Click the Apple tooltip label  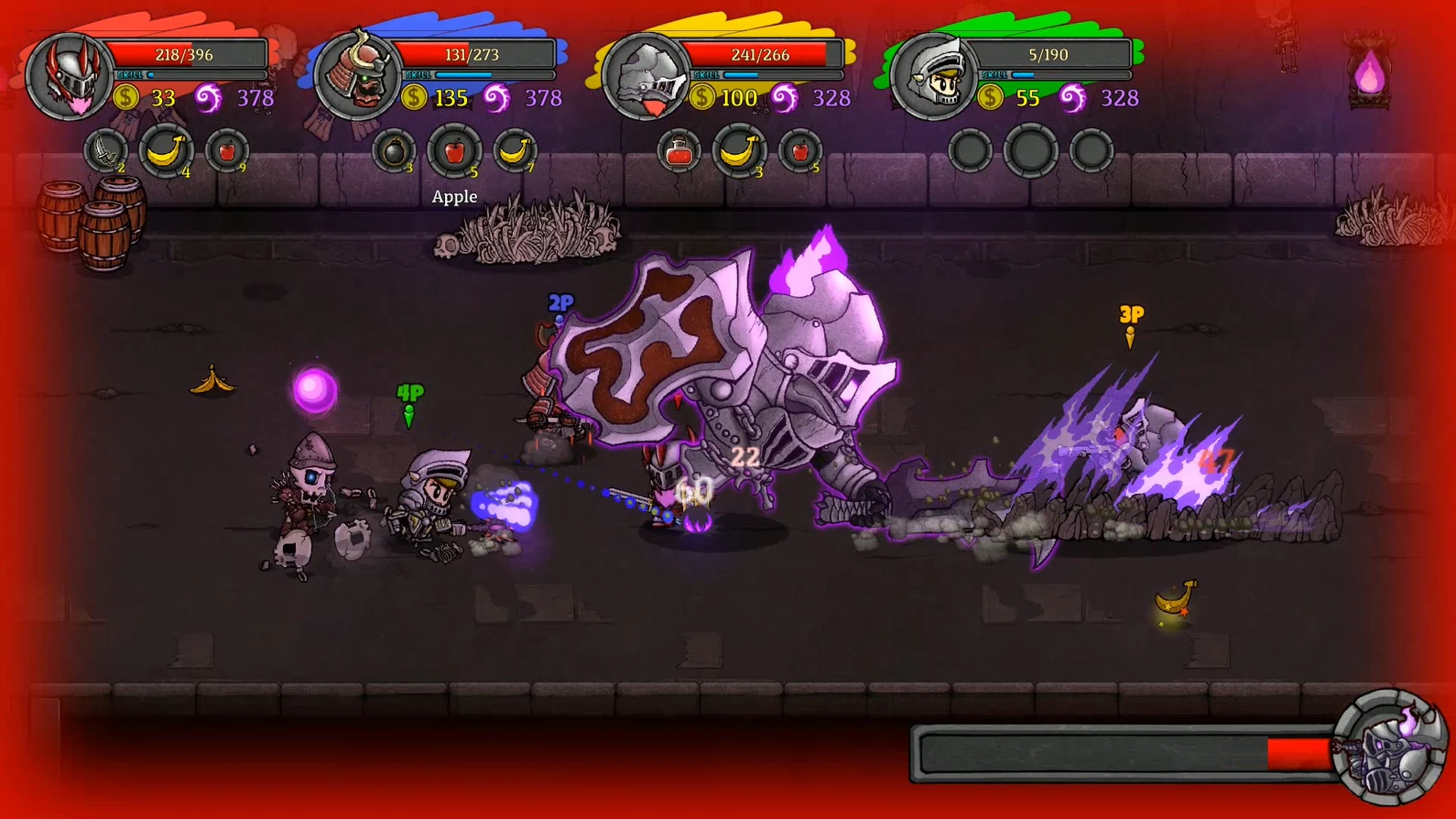454,196
